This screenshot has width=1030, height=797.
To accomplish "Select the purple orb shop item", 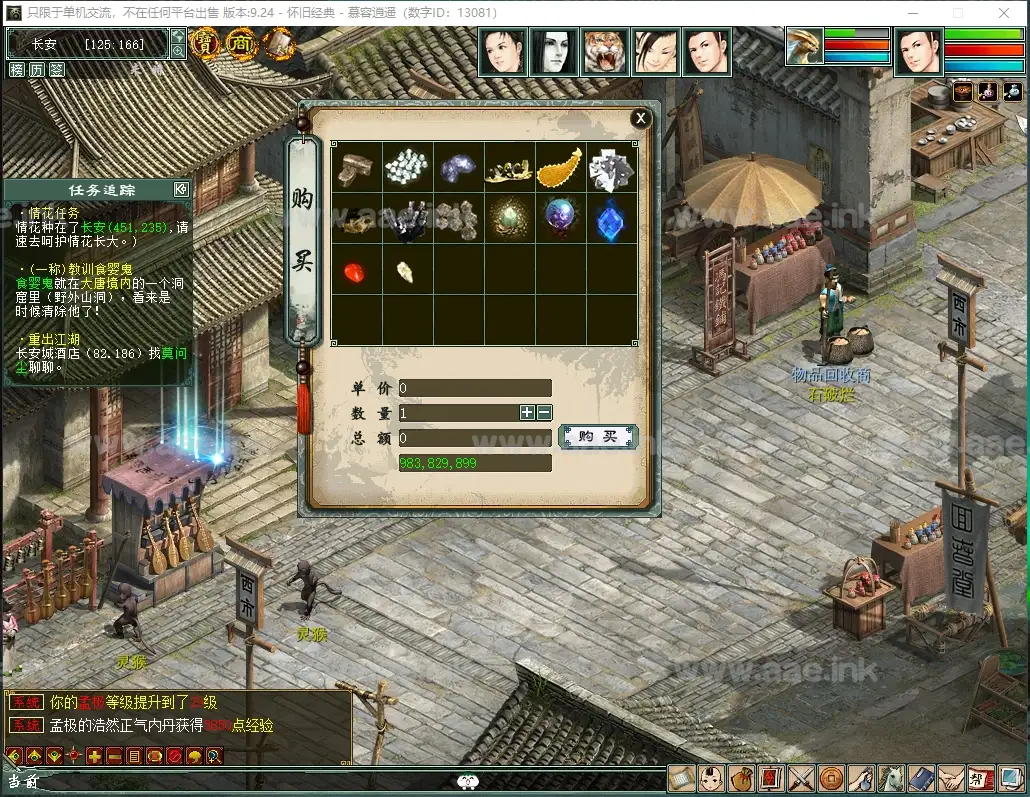I will (x=560, y=219).
